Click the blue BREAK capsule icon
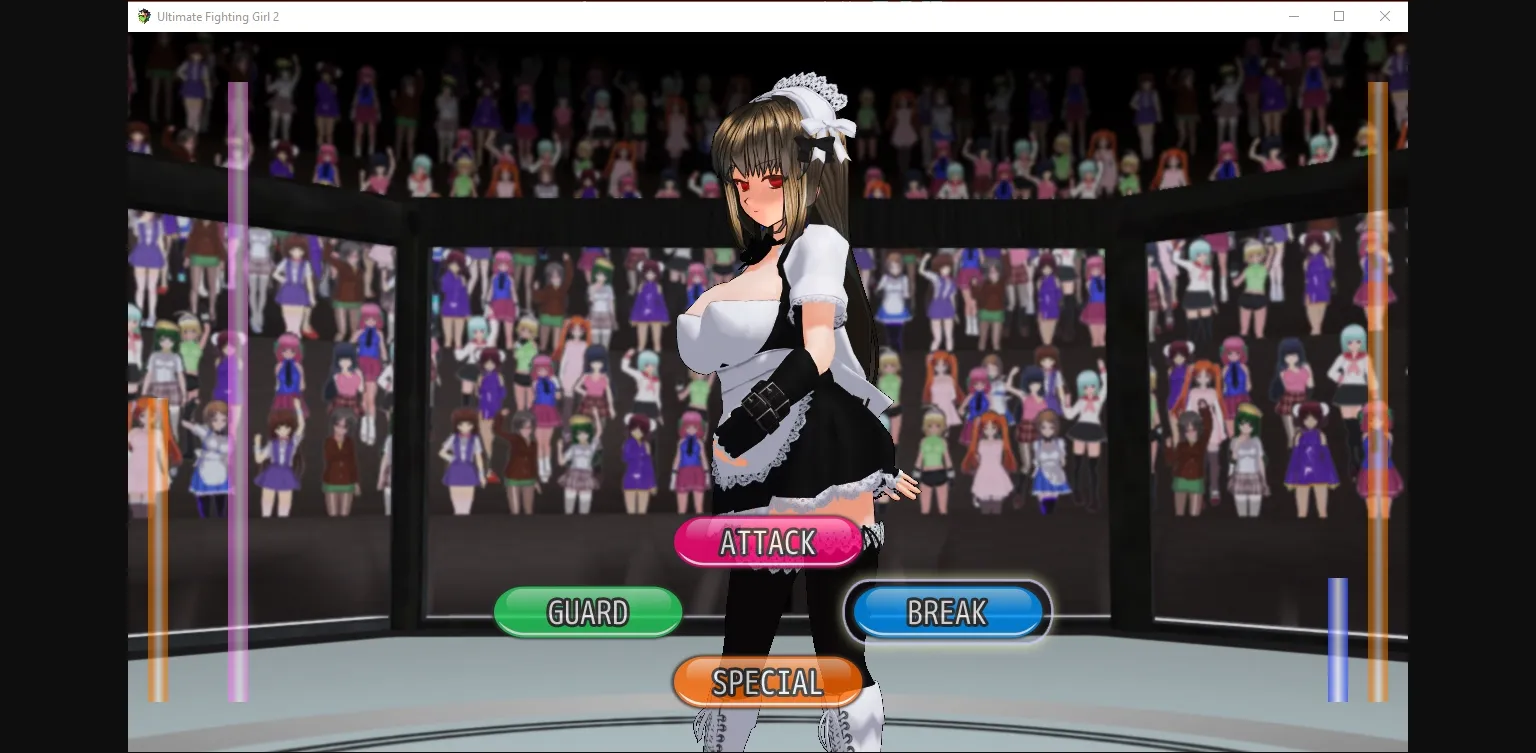The image size is (1536, 753). 946,611
